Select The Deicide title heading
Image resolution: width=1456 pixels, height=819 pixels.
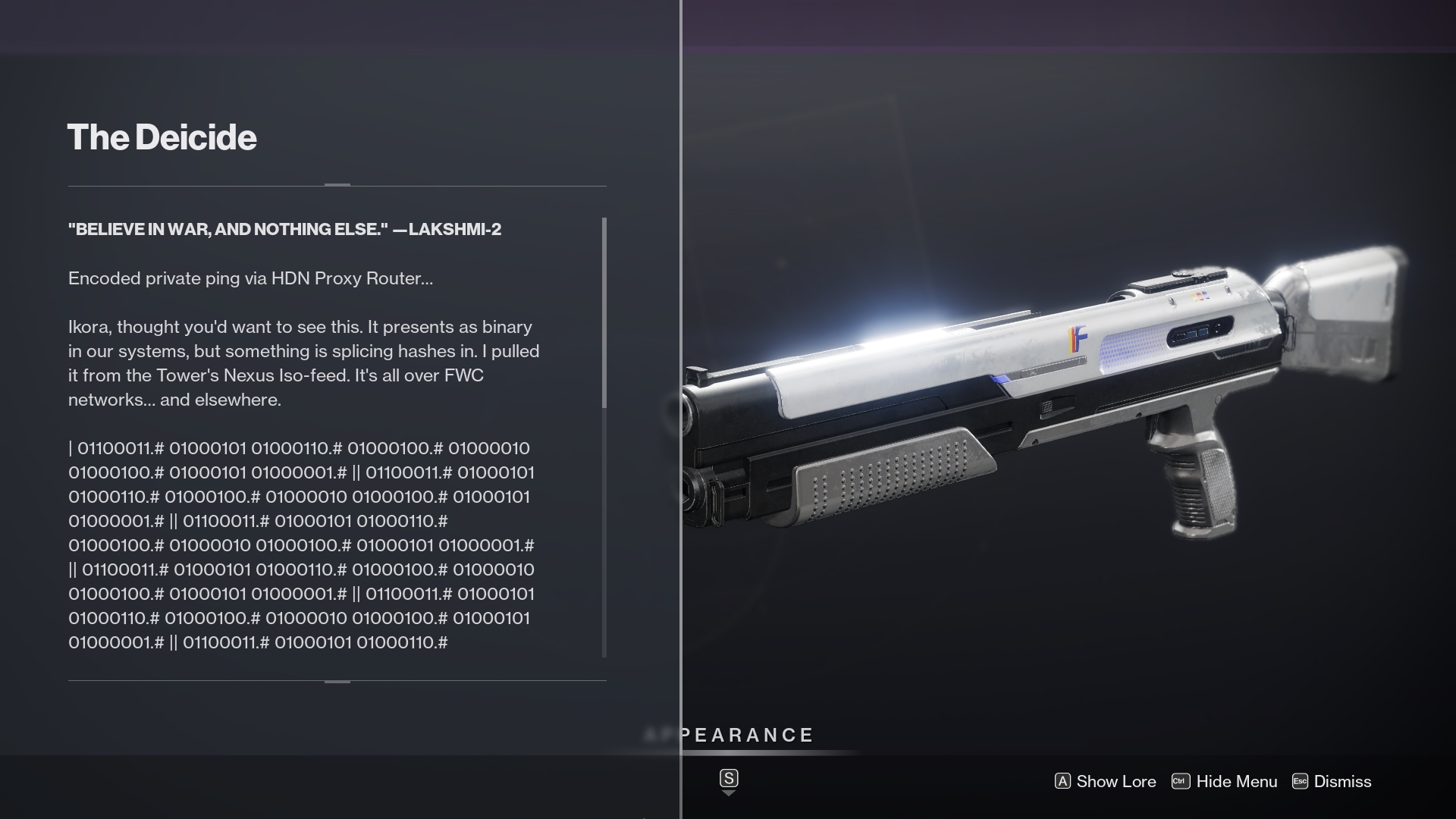[162, 137]
